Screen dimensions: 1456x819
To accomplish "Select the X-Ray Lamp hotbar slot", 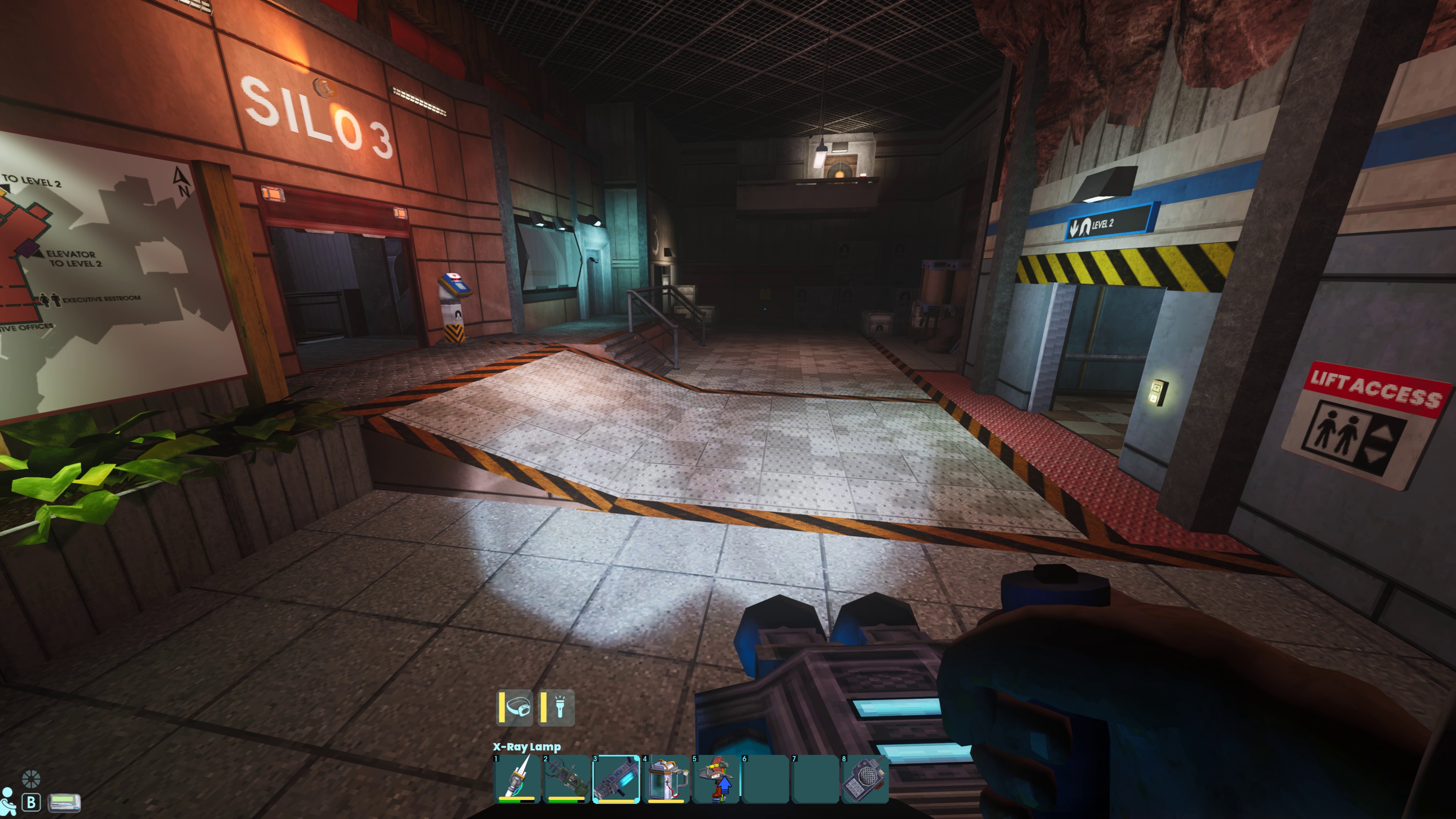I will click(616, 778).
